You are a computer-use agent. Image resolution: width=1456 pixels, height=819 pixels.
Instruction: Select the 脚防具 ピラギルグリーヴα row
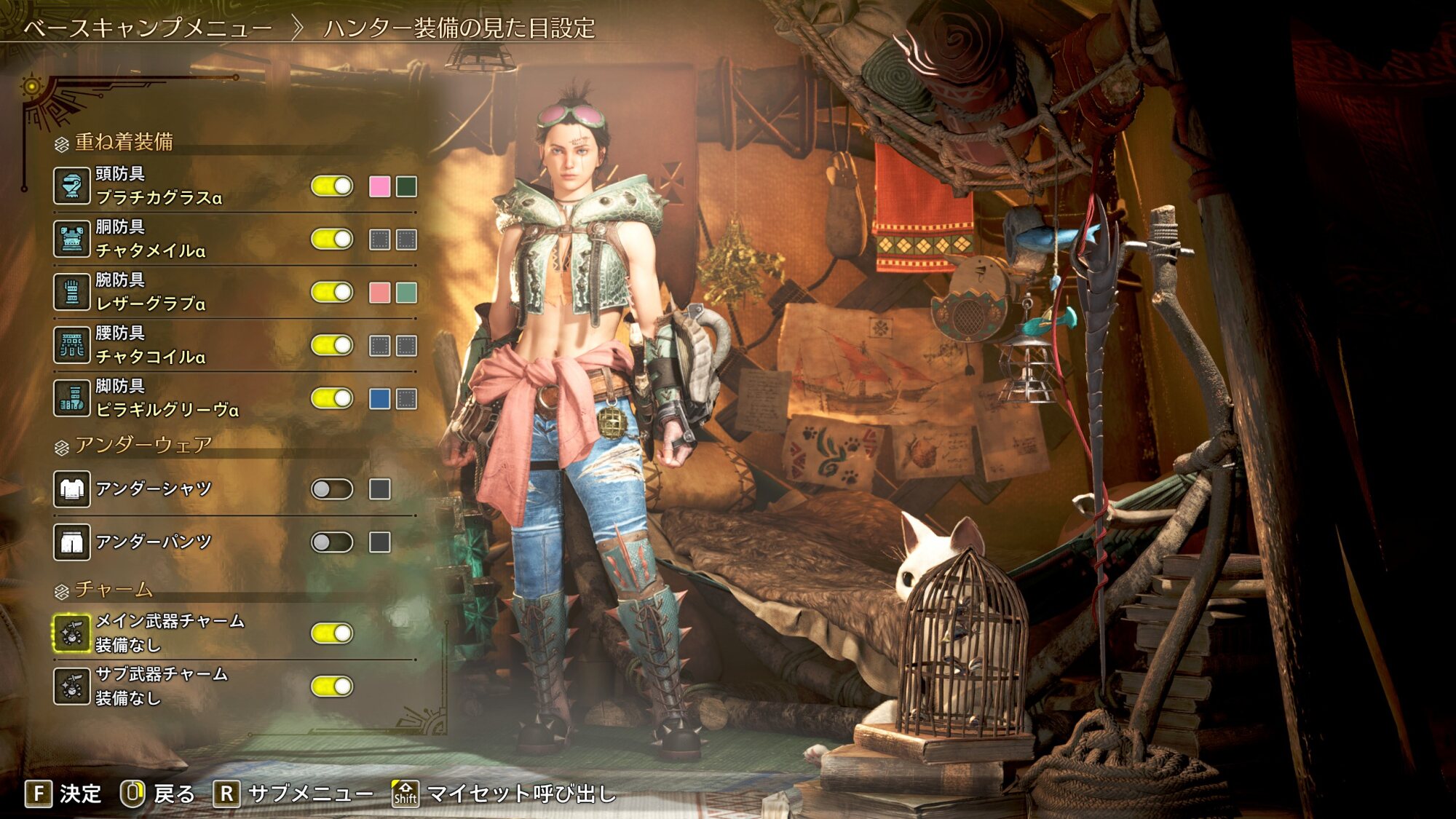tap(167, 398)
